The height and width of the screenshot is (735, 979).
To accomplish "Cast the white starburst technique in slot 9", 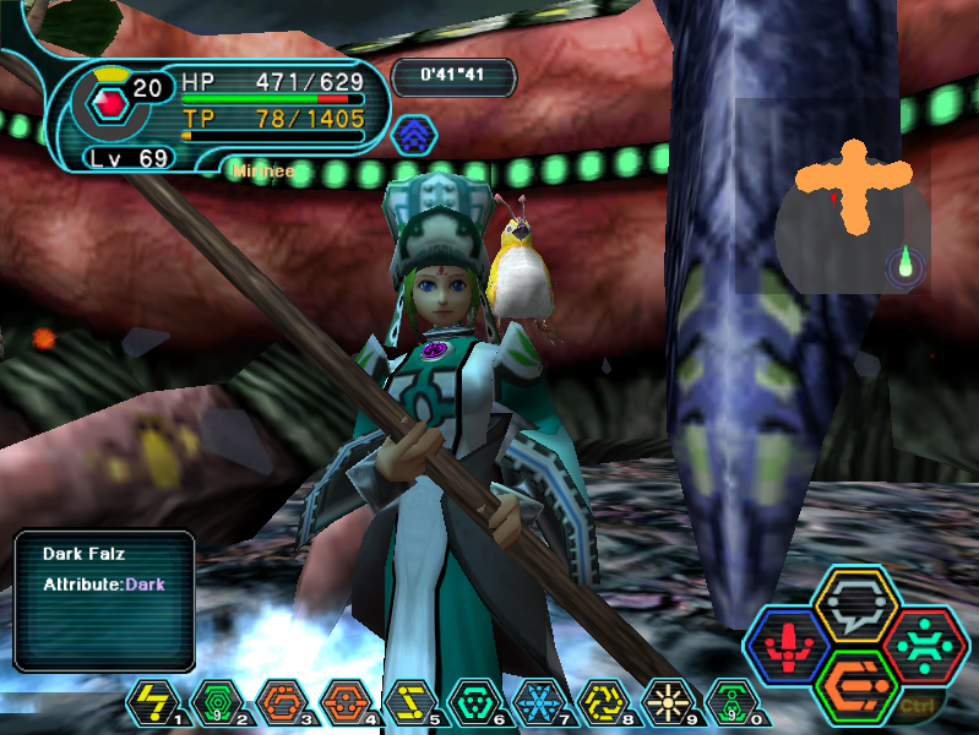I will 665,701.
